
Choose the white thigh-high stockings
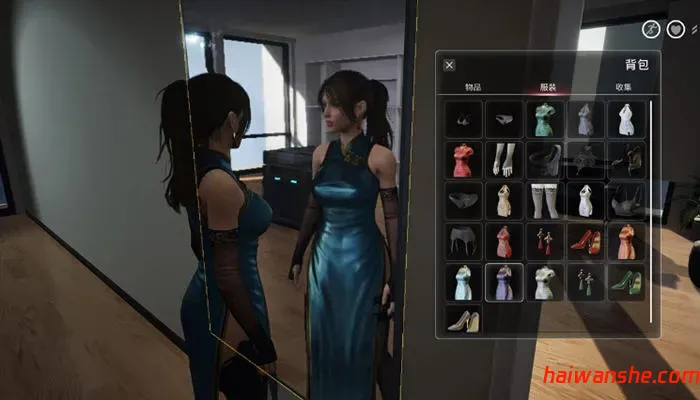[x=545, y=200]
